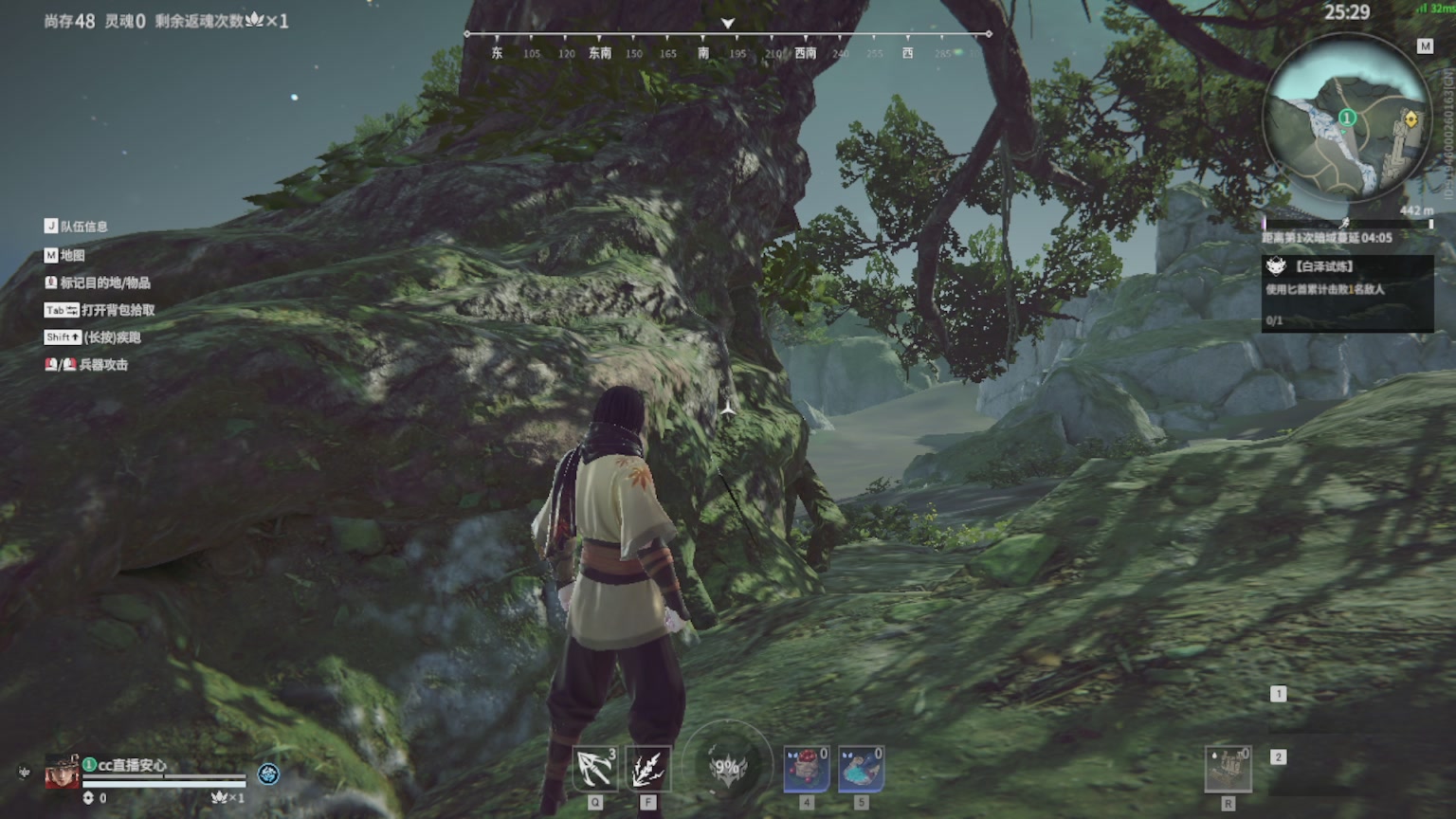
Task: Use the blue armor repair powder
Action: point(861,769)
